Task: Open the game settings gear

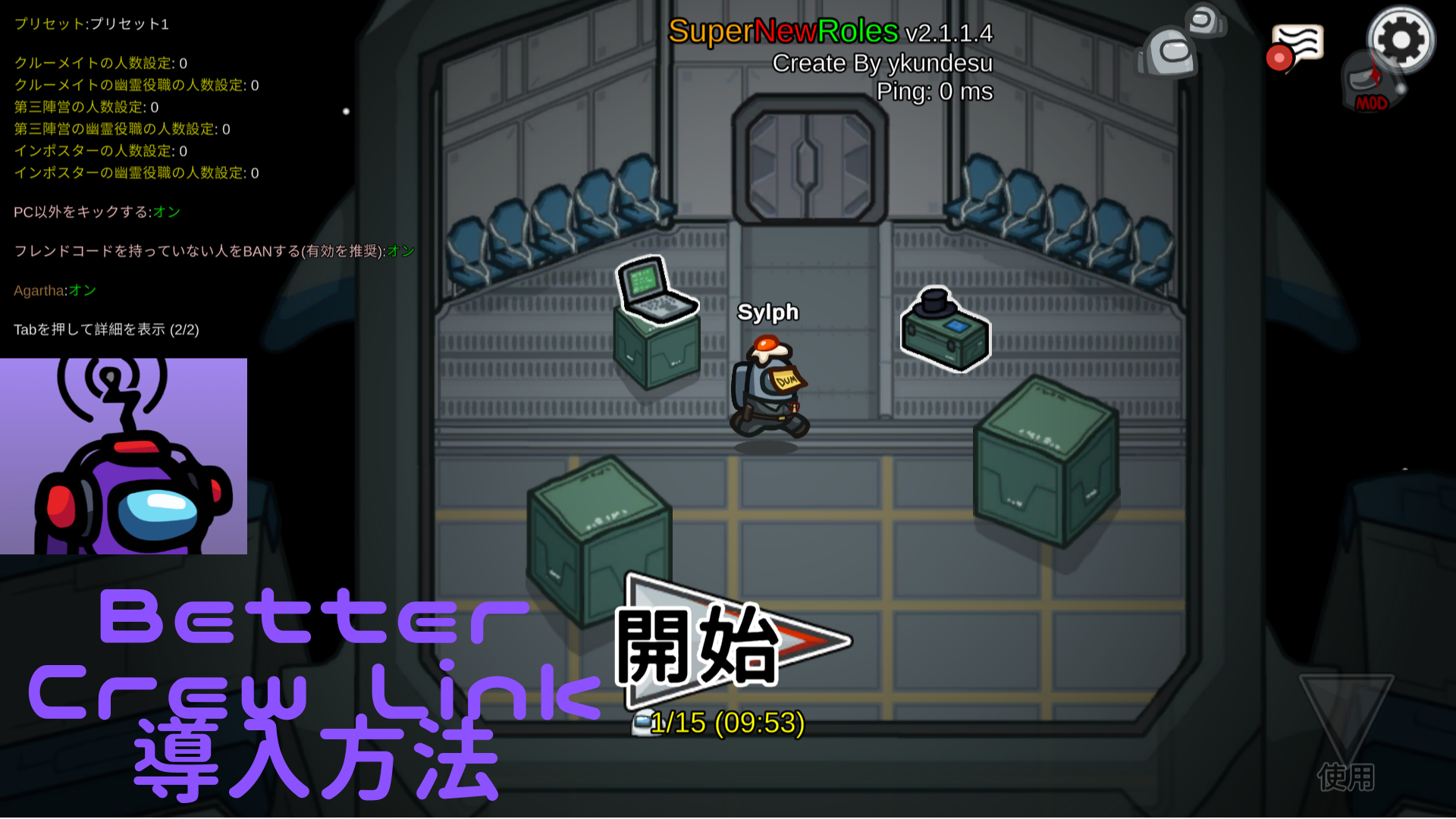Action: click(1400, 39)
